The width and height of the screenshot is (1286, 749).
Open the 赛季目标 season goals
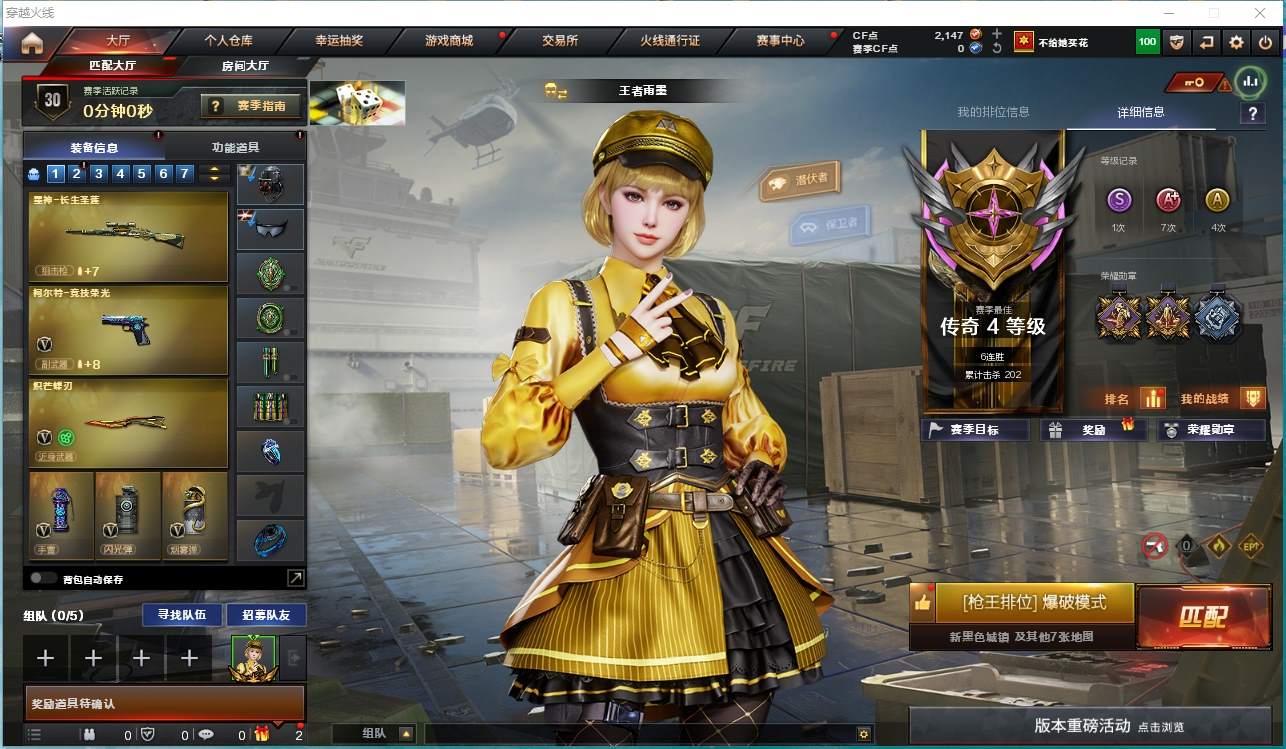(975, 430)
